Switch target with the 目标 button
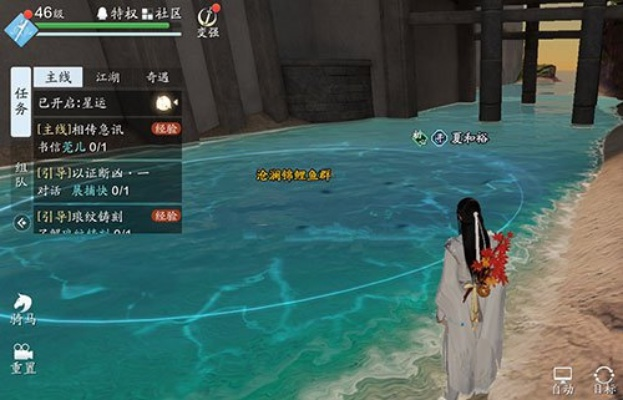Screen dimensions: 623x400 [x=603, y=379]
